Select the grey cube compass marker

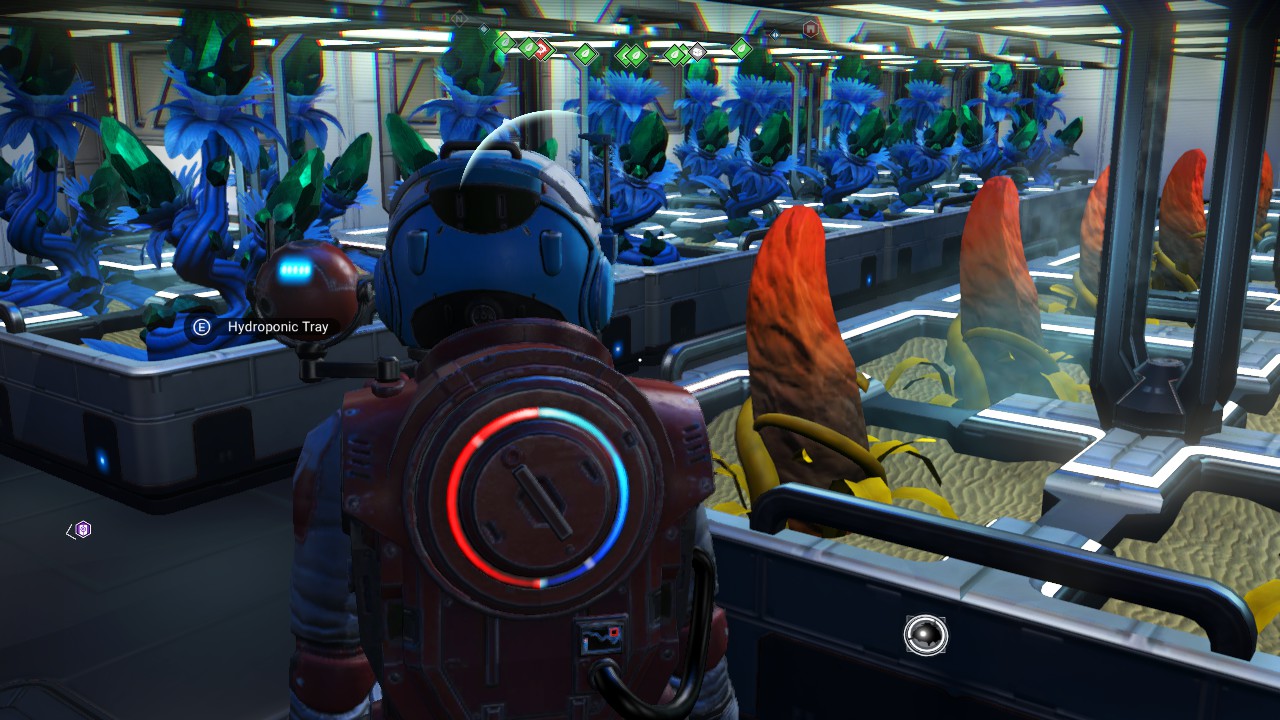697,50
